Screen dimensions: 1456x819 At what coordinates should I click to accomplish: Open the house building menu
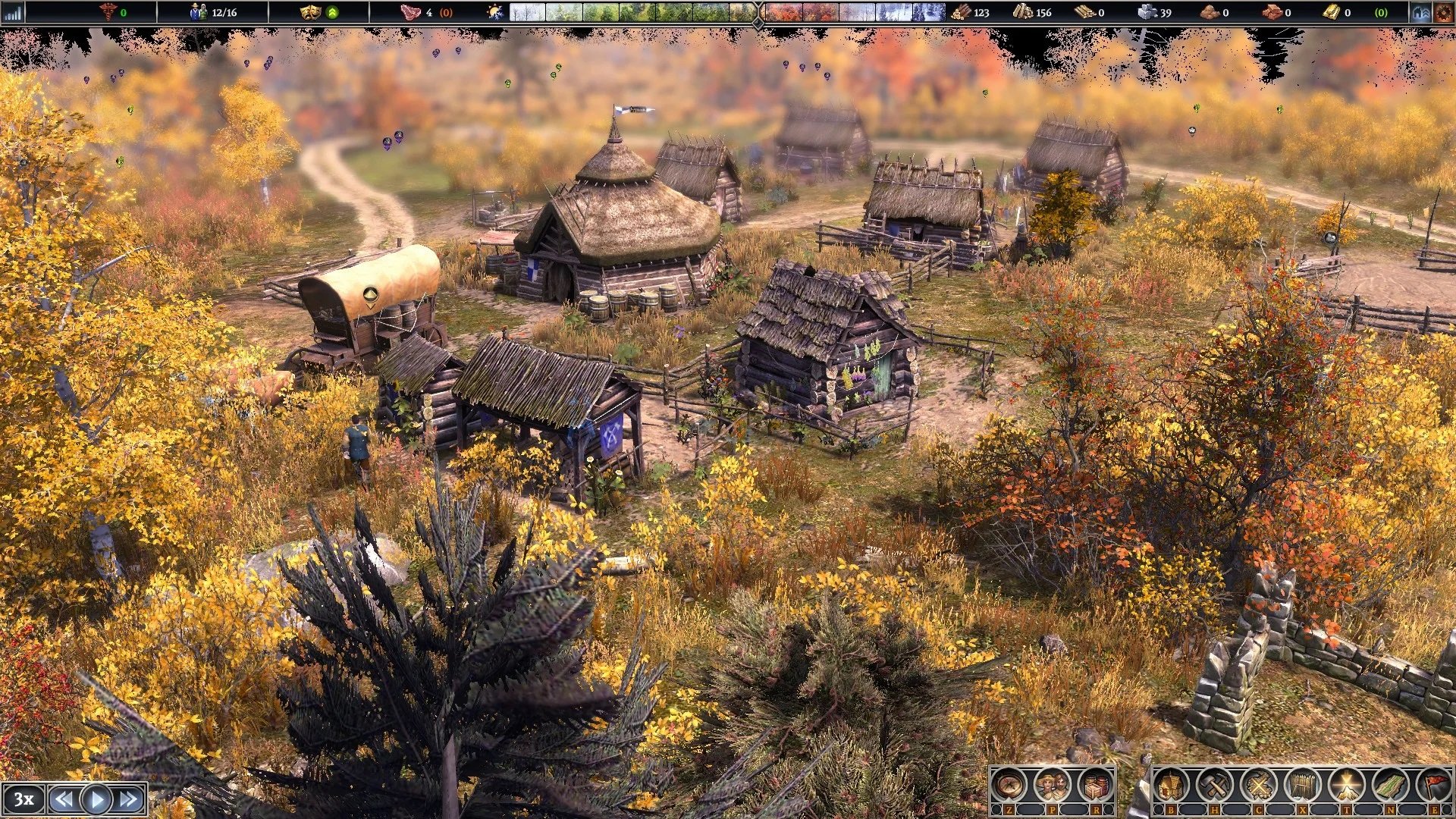(x=1172, y=785)
